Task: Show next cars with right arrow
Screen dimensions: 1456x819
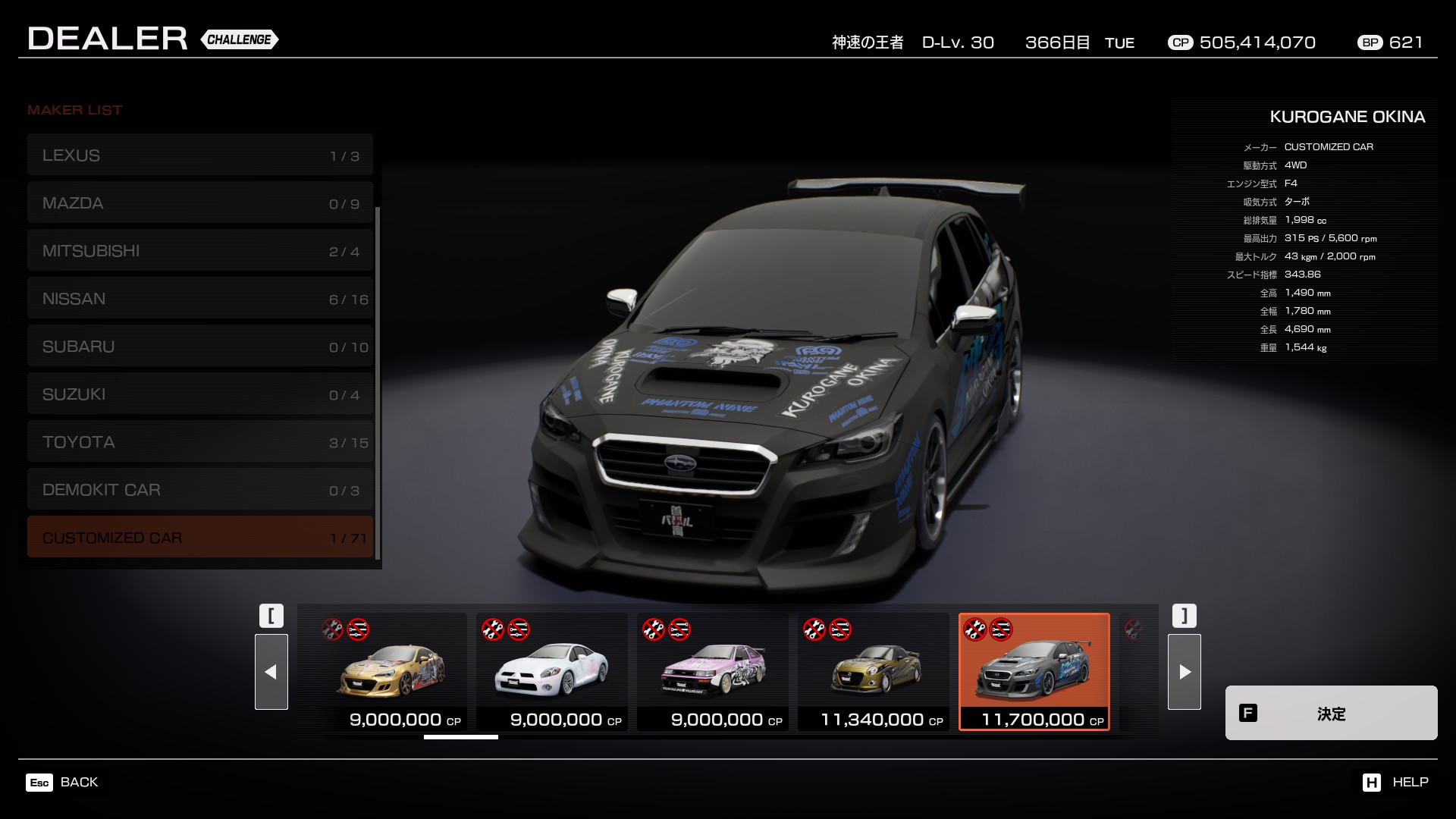Action: pyautogui.click(x=1184, y=672)
